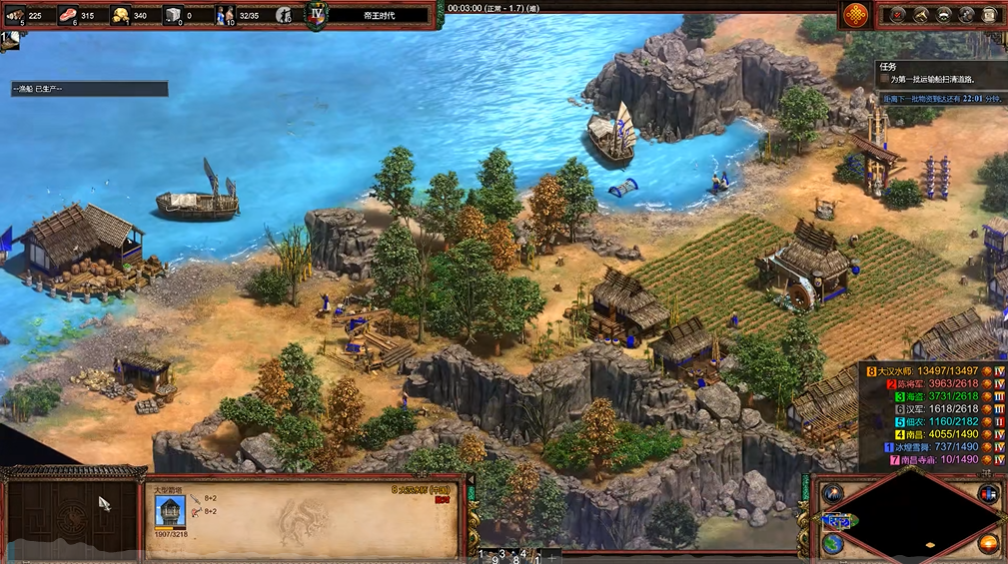Click the gold resource icon
The height and width of the screenshot is (564, 1008).
tap(120, 14)
